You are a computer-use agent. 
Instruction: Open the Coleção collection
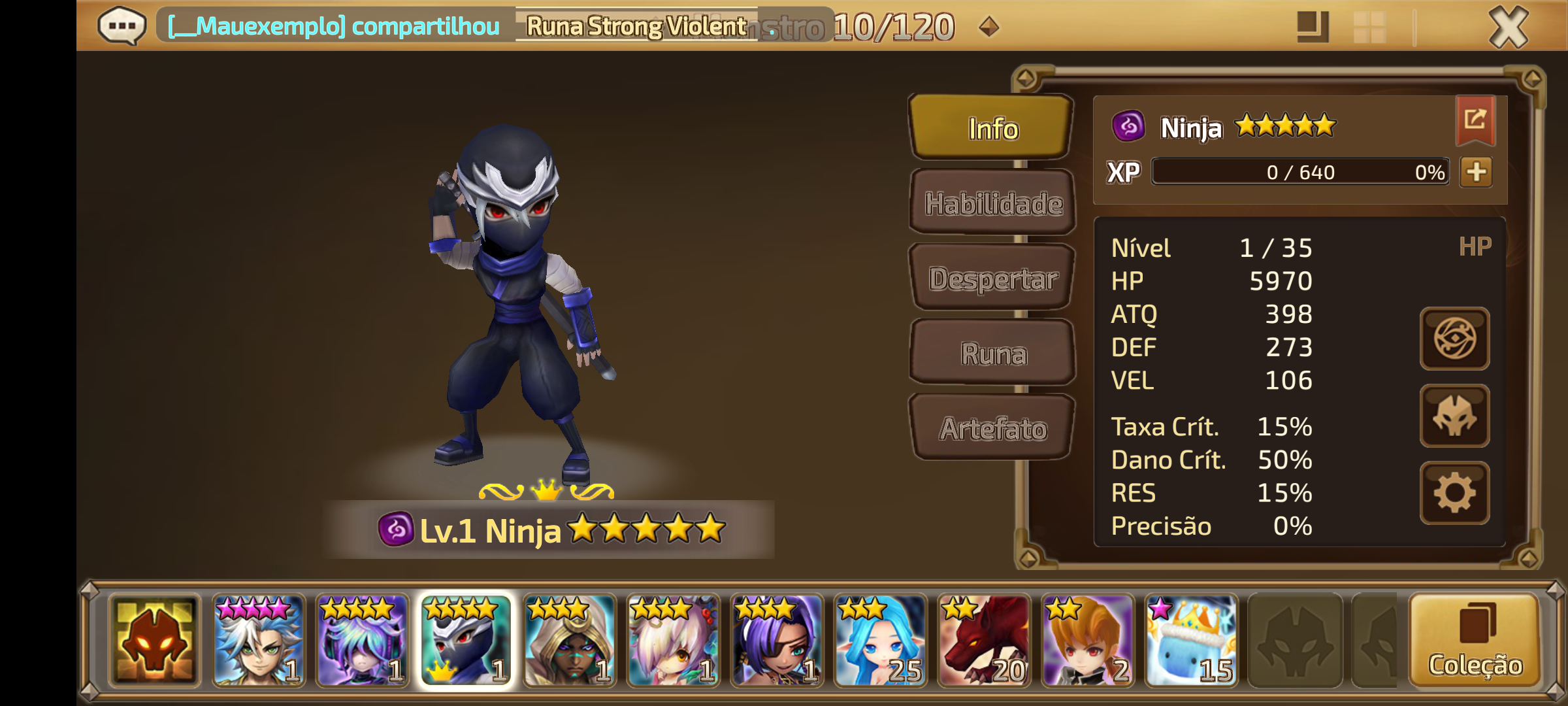coord(1475,641)
